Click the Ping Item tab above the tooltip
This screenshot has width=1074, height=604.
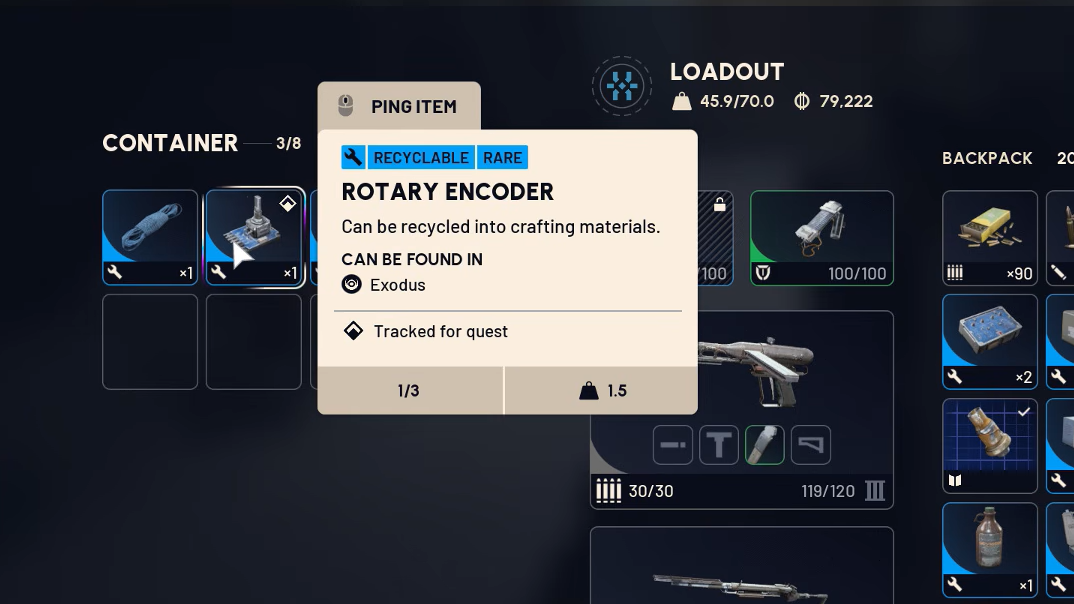point(399,106)
